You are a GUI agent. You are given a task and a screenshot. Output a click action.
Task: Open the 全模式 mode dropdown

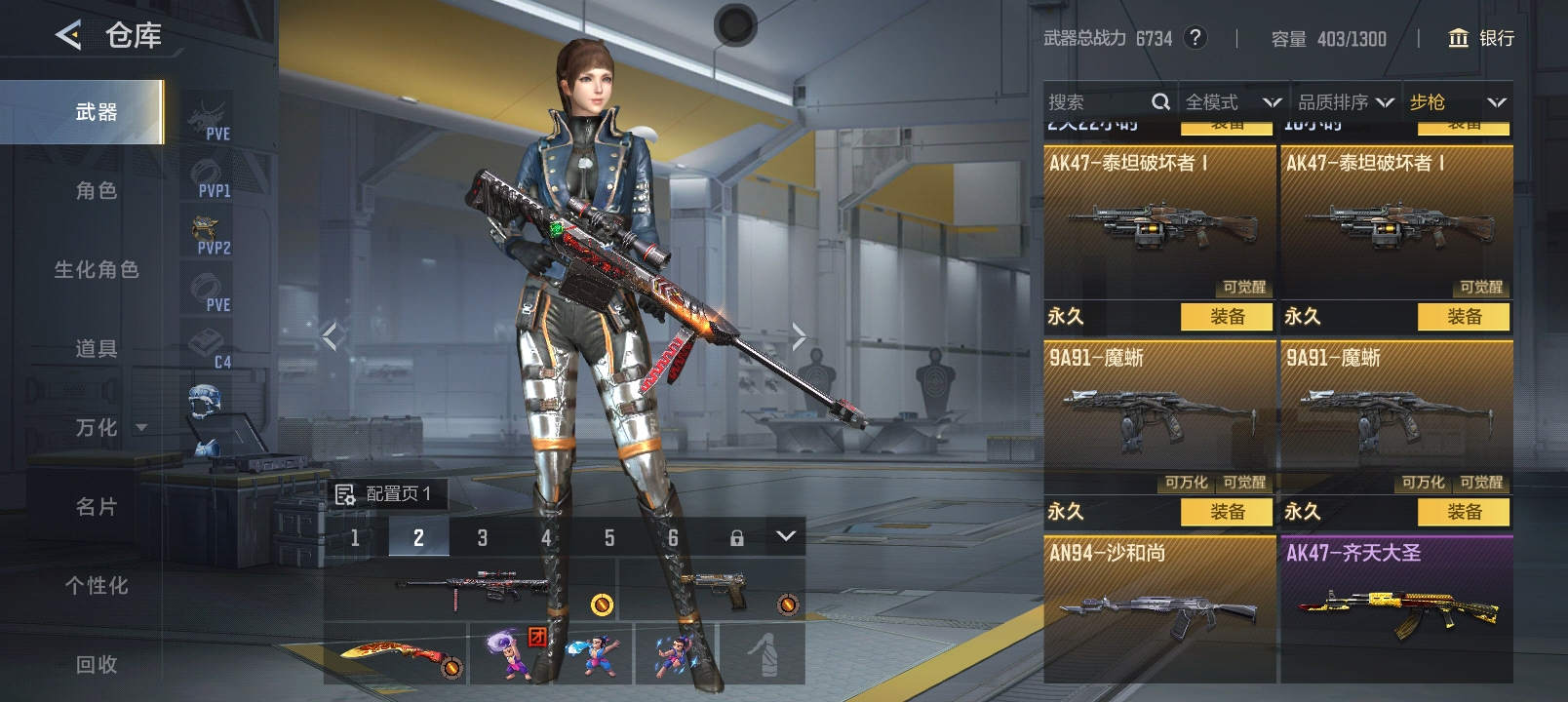coord(1232,102)
